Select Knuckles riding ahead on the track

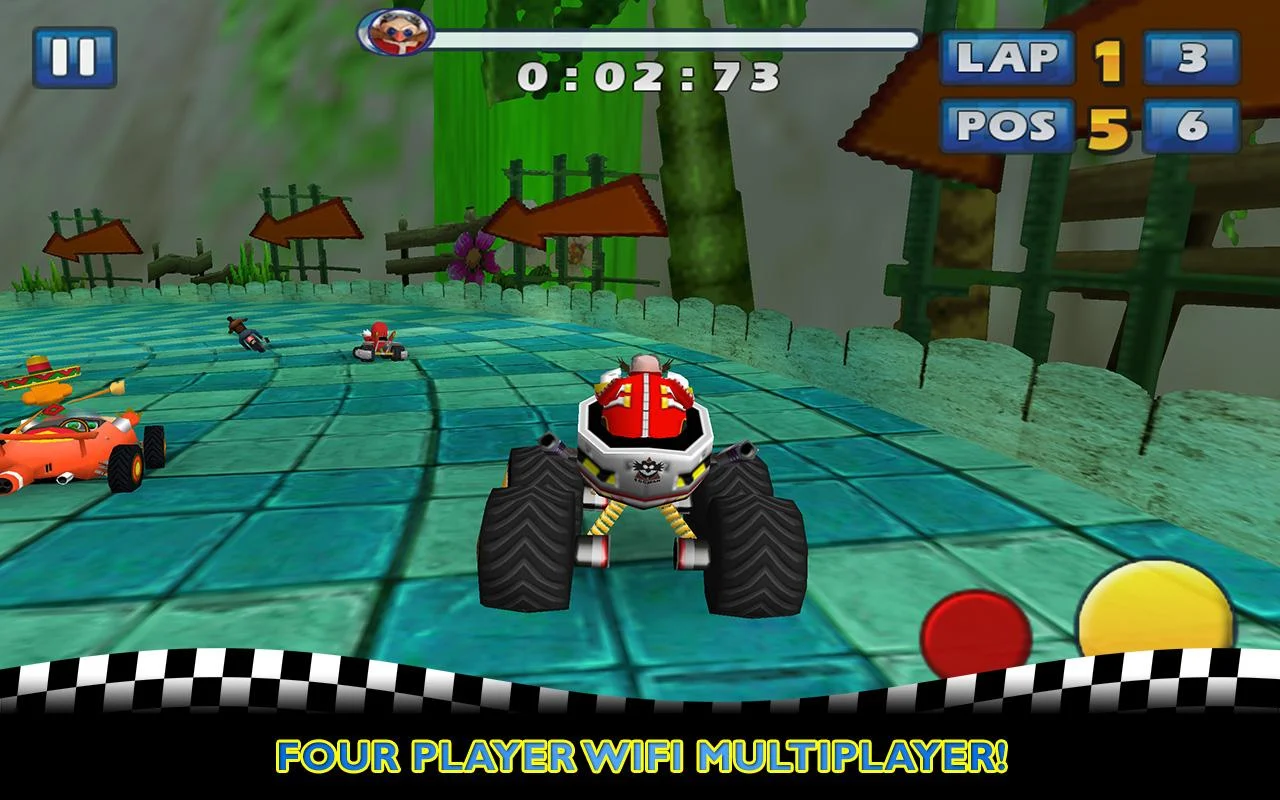[378, 340]
